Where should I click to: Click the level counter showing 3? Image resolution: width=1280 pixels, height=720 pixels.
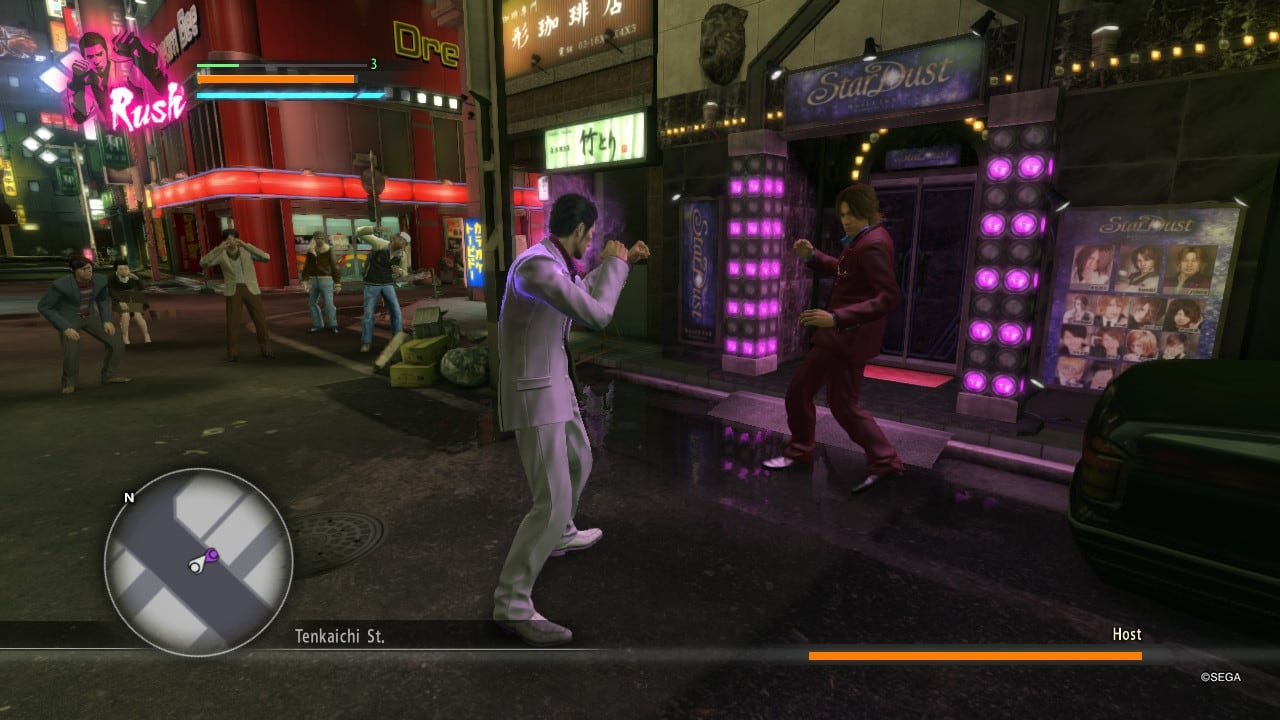point(372,64)
